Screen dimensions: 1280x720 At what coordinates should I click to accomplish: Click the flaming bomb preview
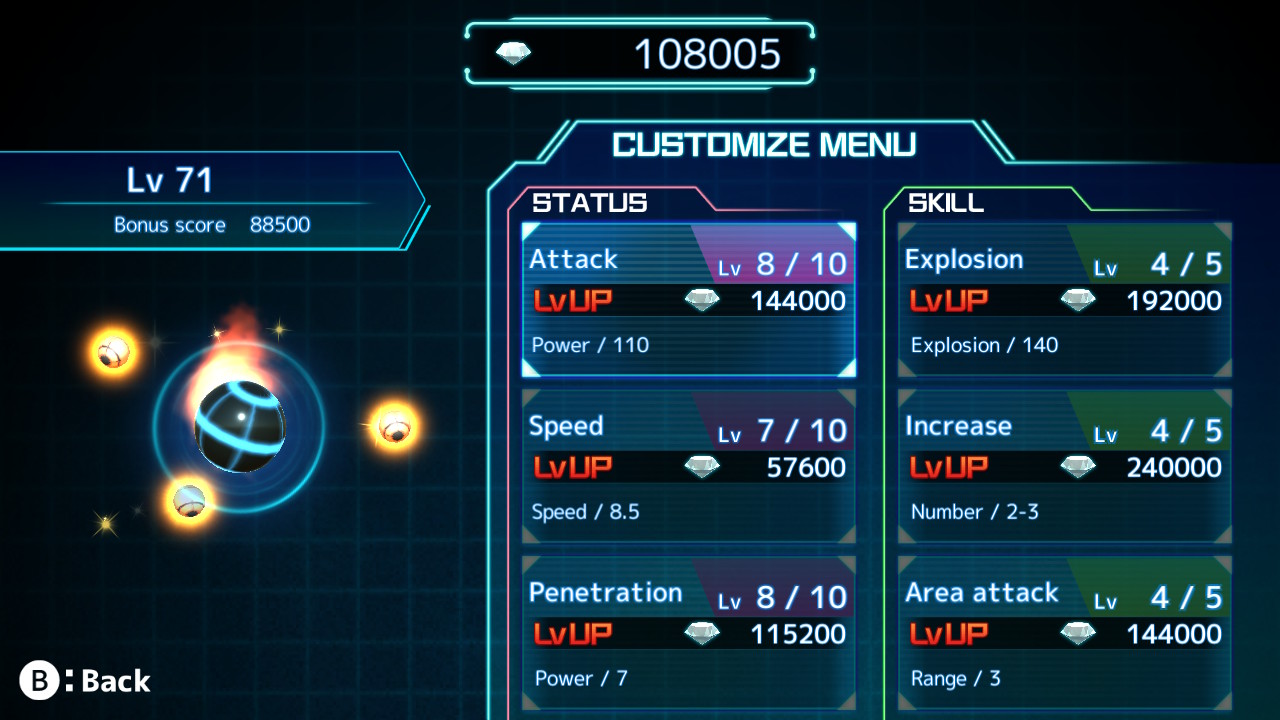[240, 425]
